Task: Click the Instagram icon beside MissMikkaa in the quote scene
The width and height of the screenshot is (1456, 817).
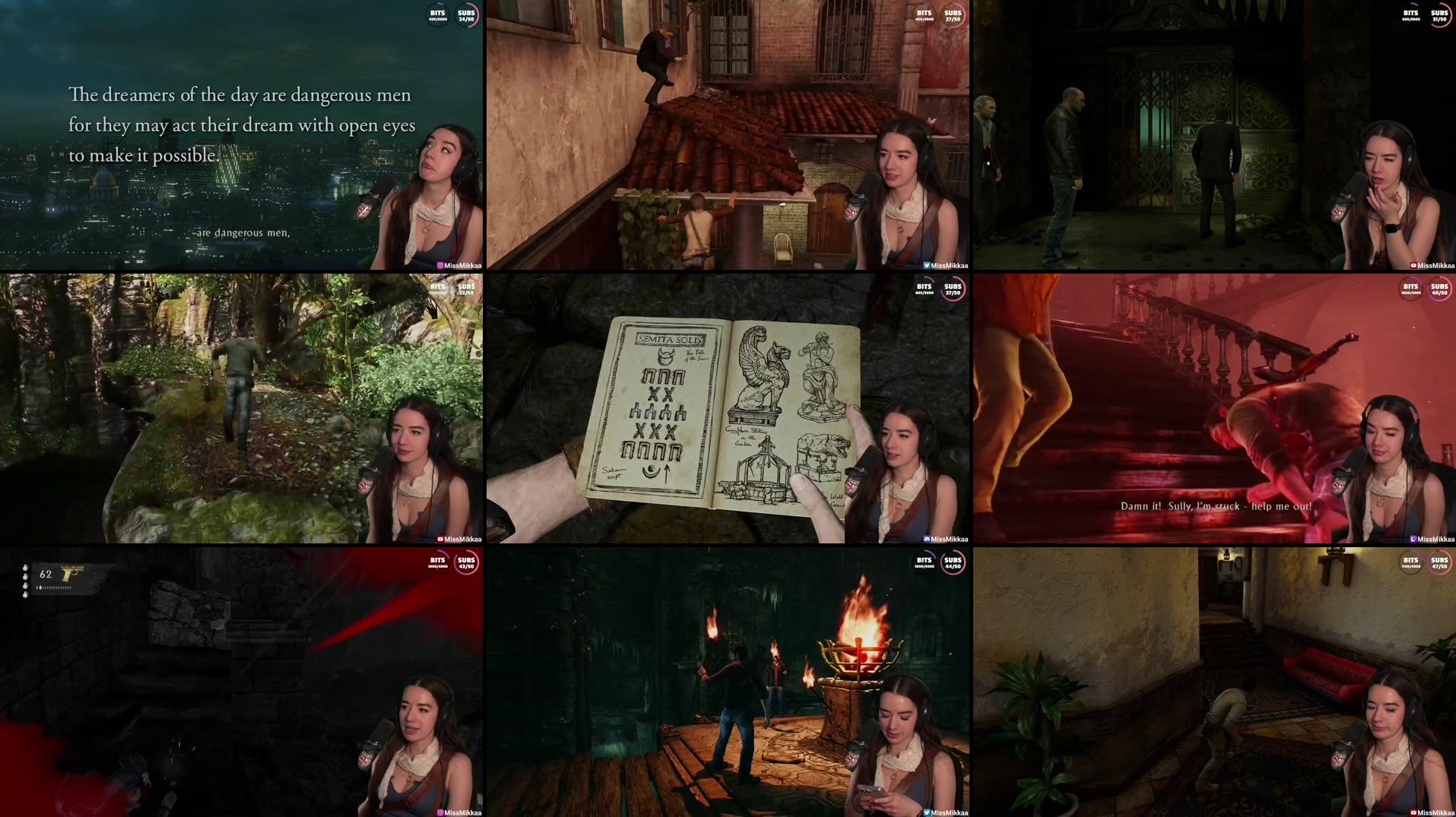Action: [x=439, y=265]
